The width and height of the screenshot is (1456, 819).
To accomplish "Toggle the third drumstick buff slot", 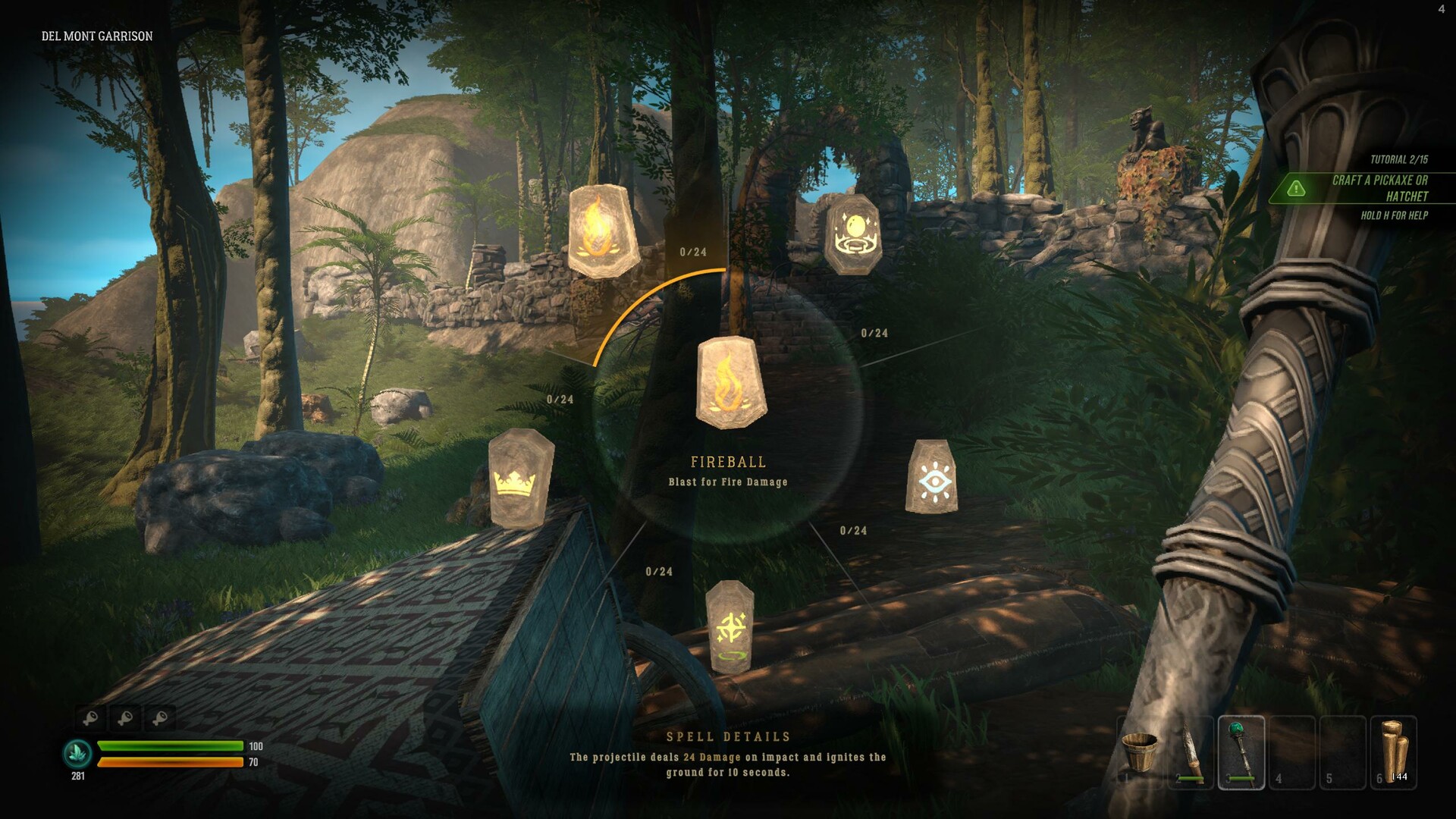I will click(x=162, y=717).
